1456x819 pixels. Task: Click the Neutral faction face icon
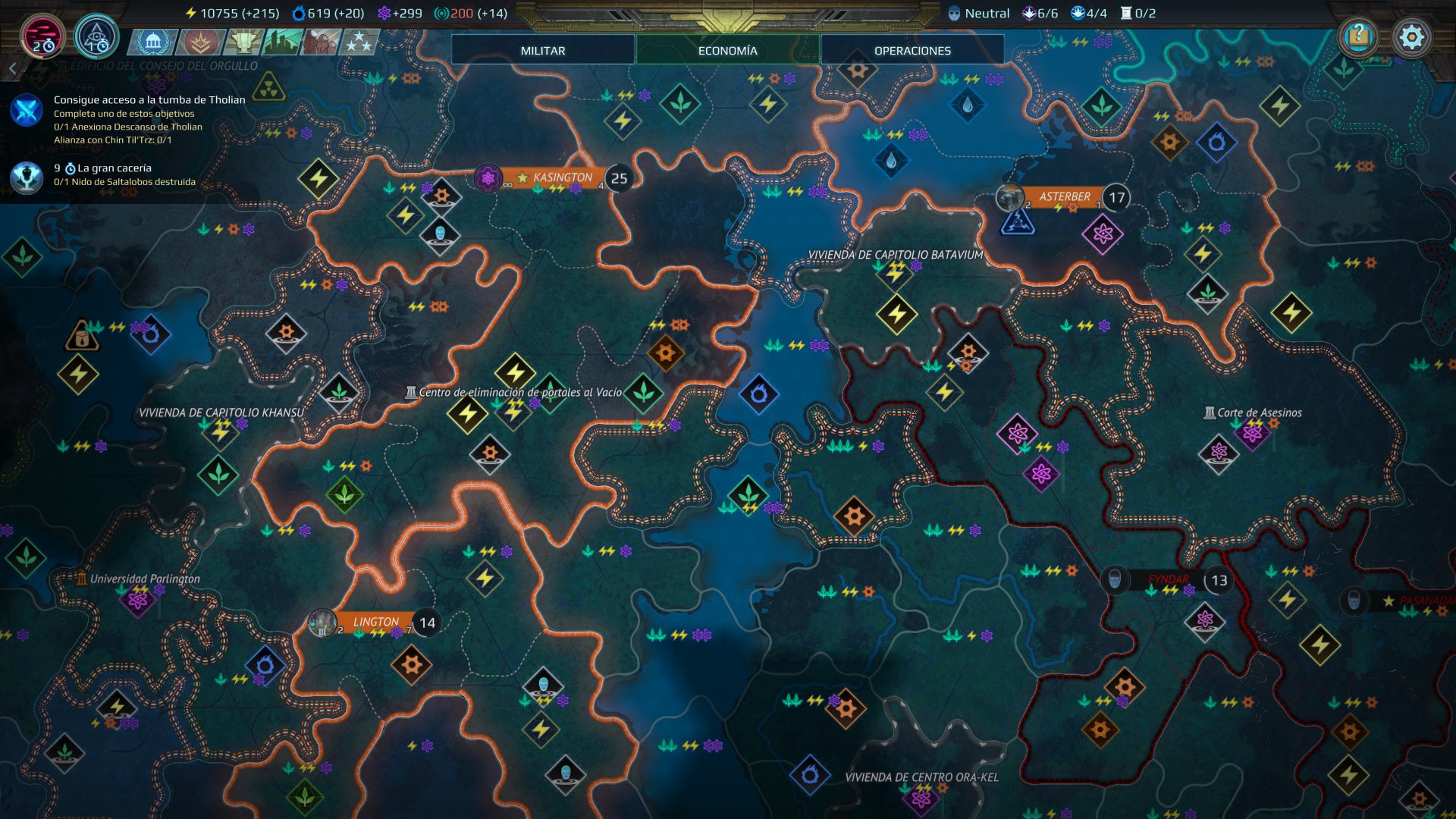click(953, 12)
